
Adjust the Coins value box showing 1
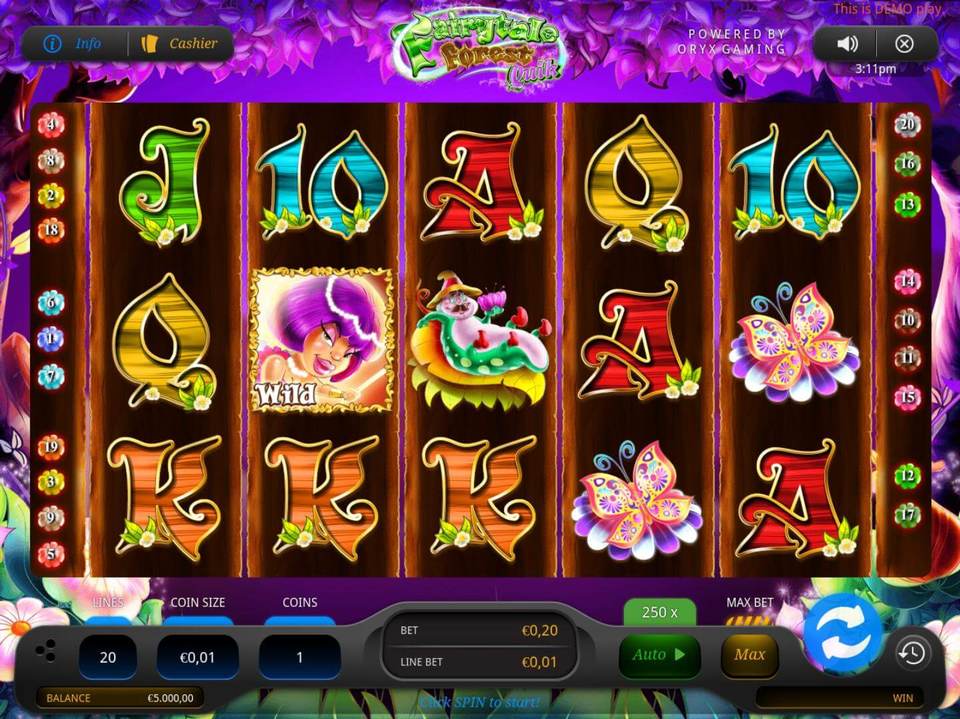tap(299, 658)
